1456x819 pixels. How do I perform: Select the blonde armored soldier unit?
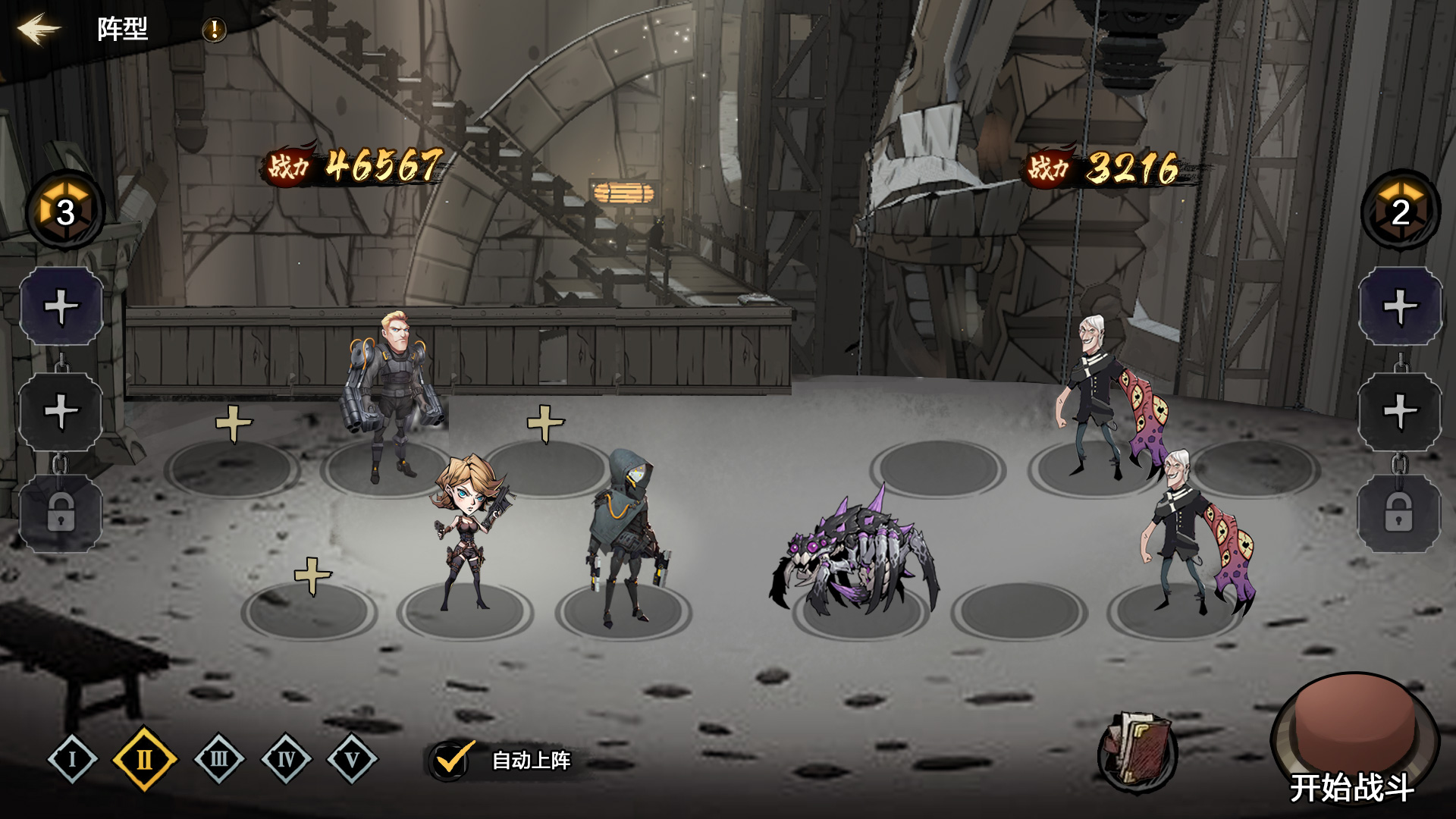(394, 394)
